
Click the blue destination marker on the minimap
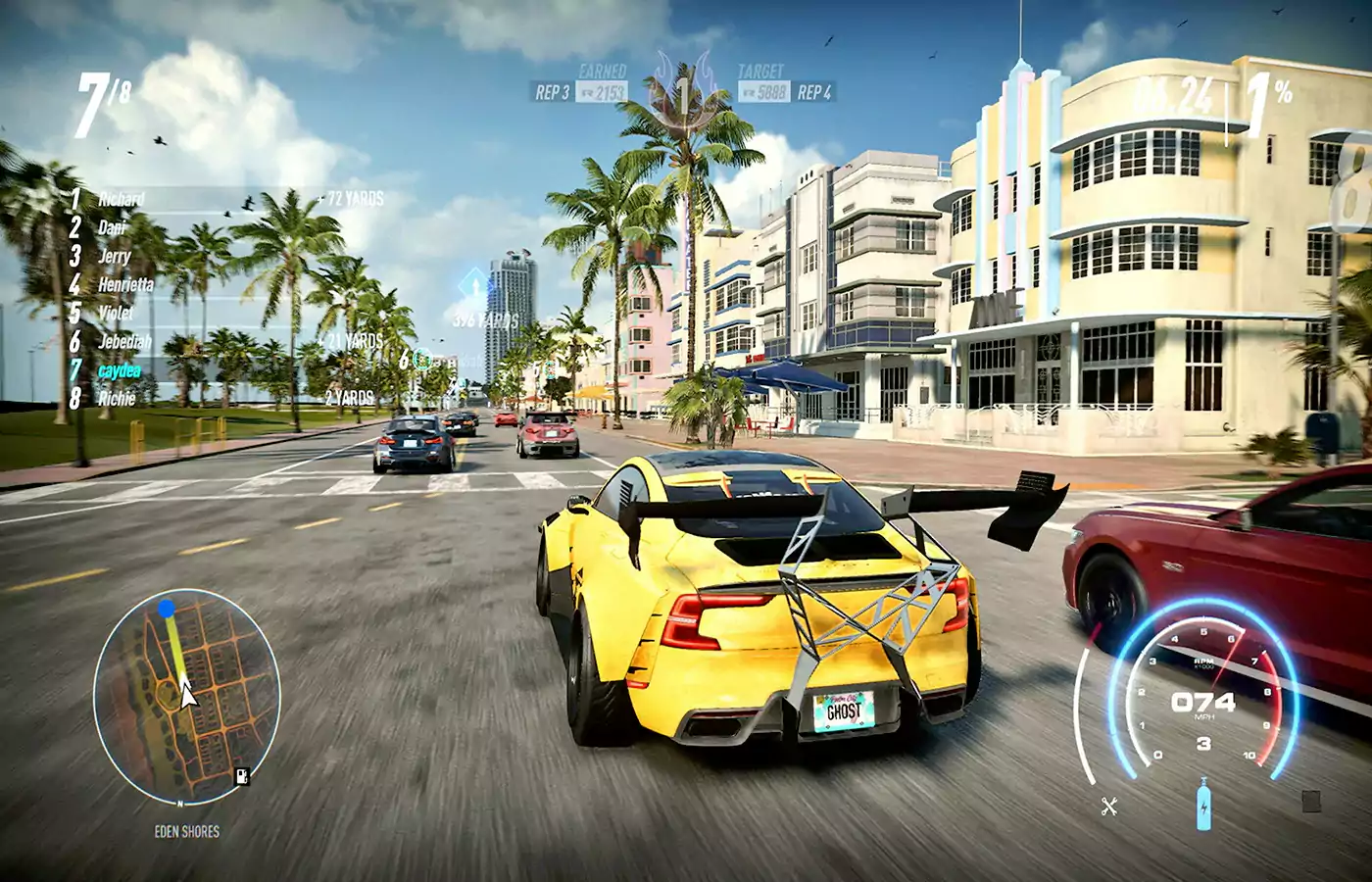(167, 609)
